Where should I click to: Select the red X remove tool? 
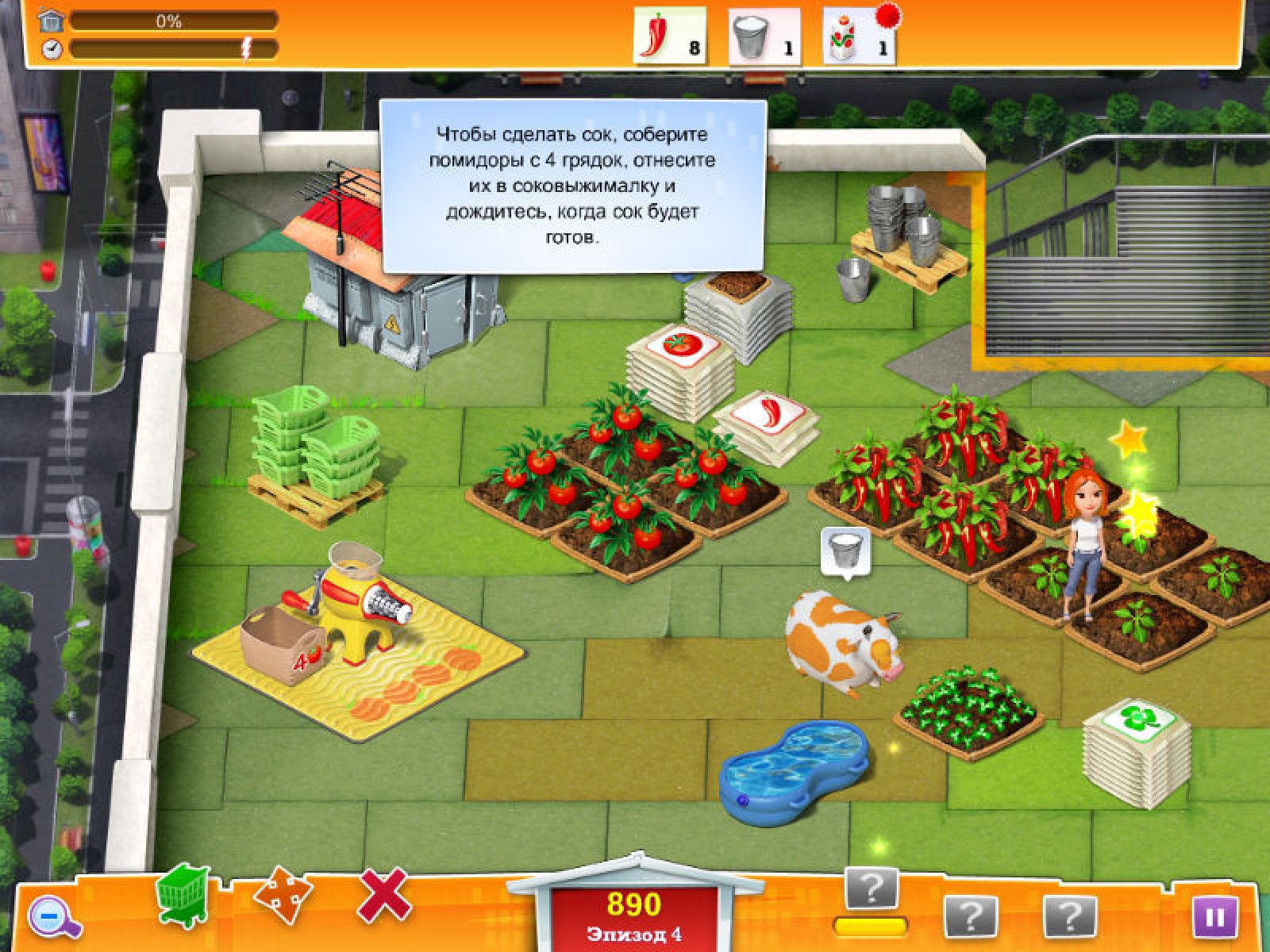tap(385, 895)
